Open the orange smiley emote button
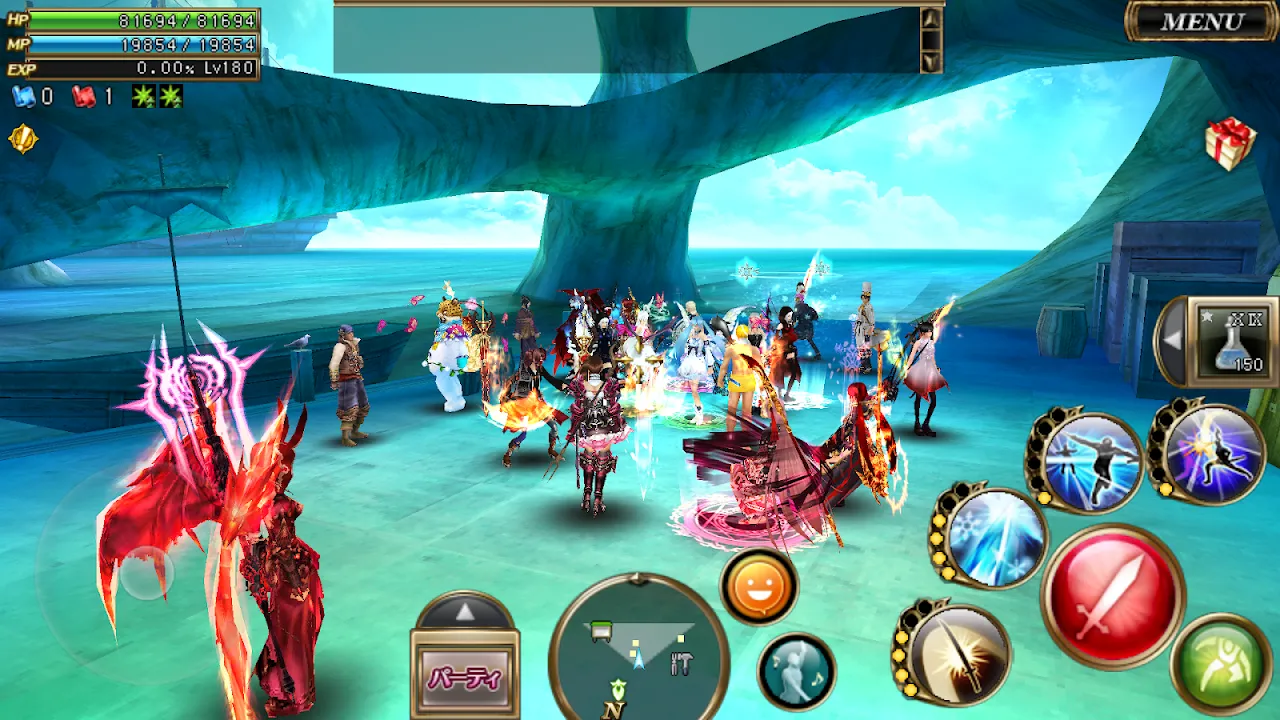Viewport: 1280px width, 720px height. point(759,587)
